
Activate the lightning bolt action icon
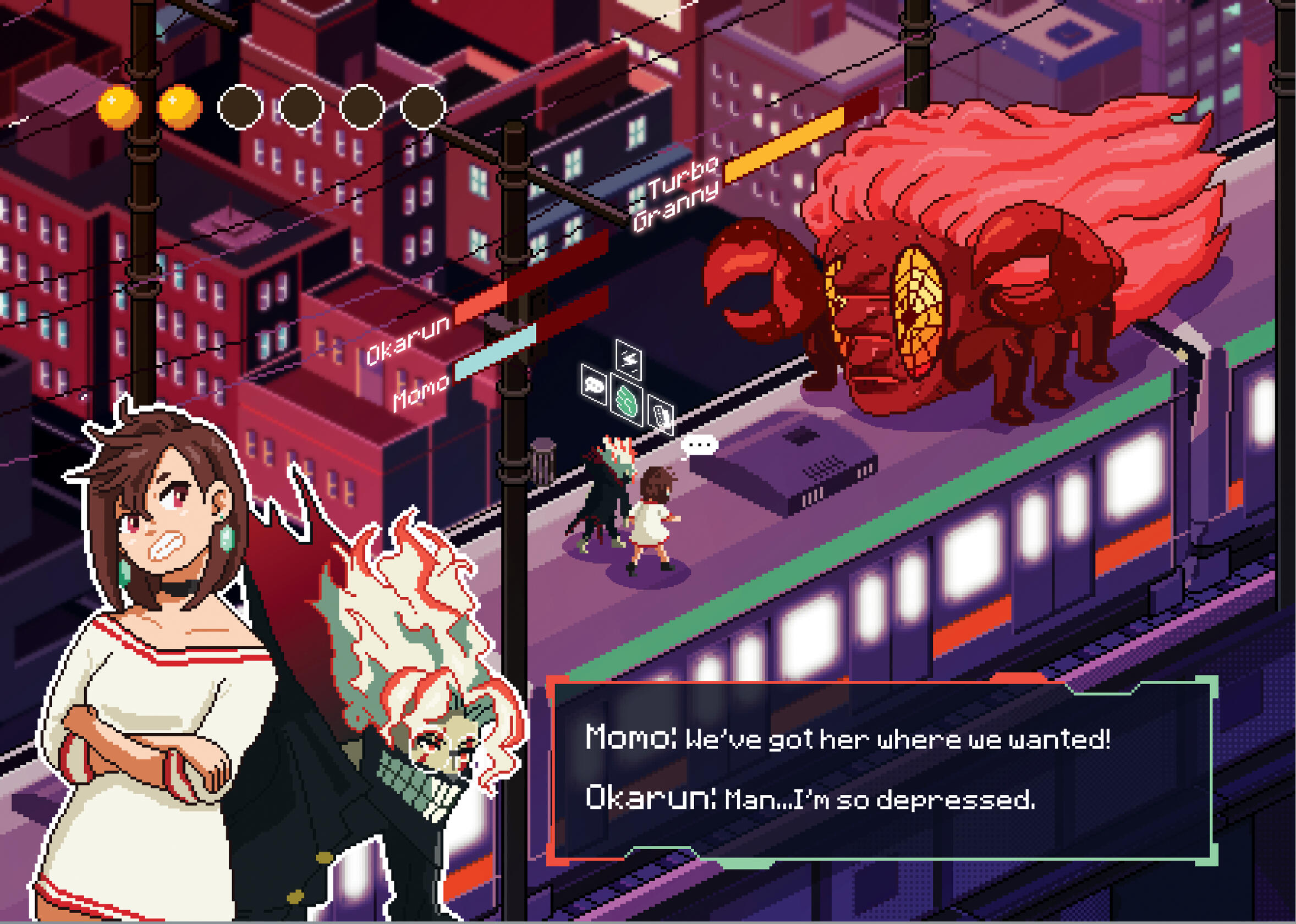click(x=629, y=360)
